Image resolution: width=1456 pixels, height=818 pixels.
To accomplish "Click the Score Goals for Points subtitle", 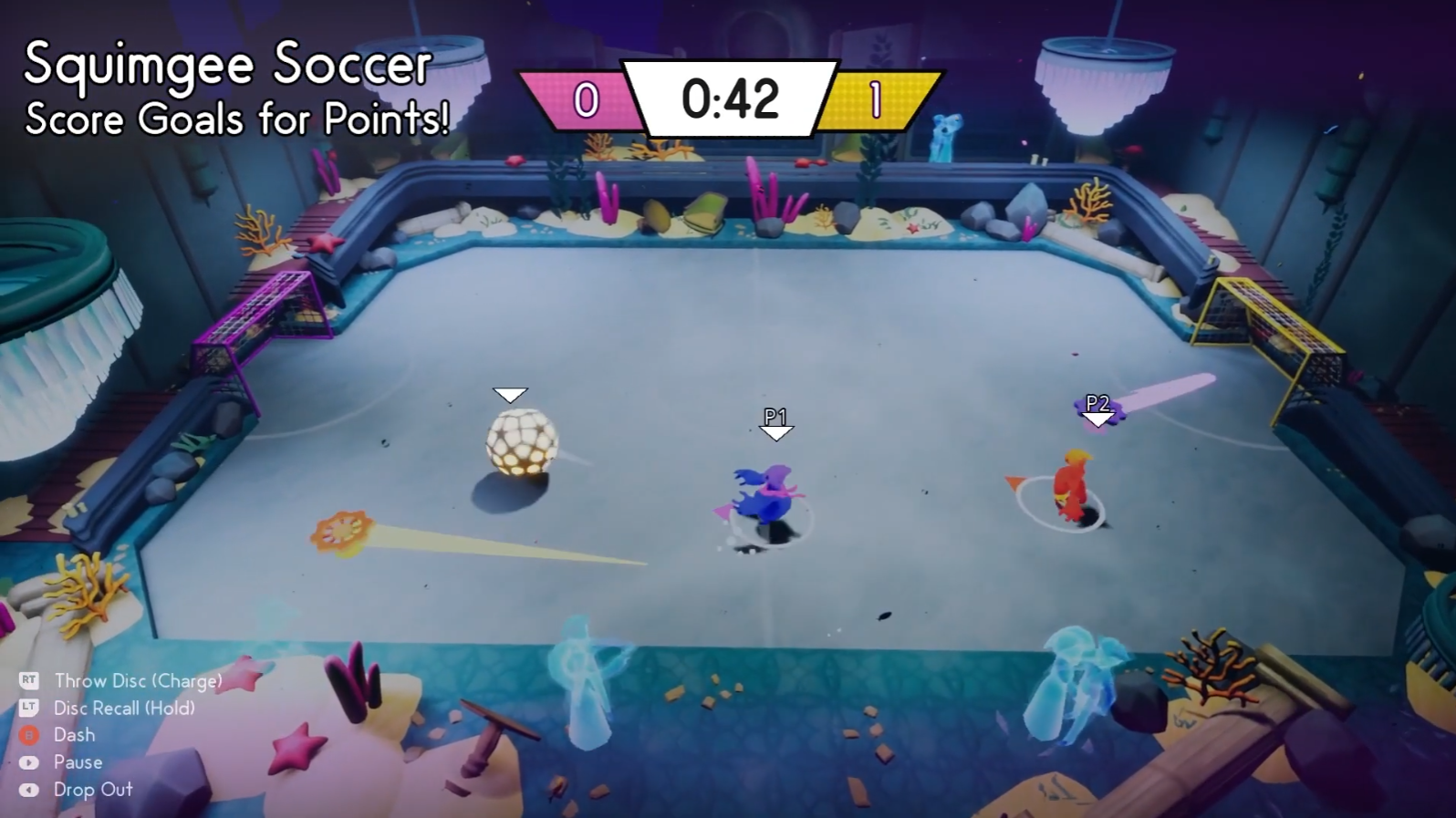I will [x=235, y=119].
